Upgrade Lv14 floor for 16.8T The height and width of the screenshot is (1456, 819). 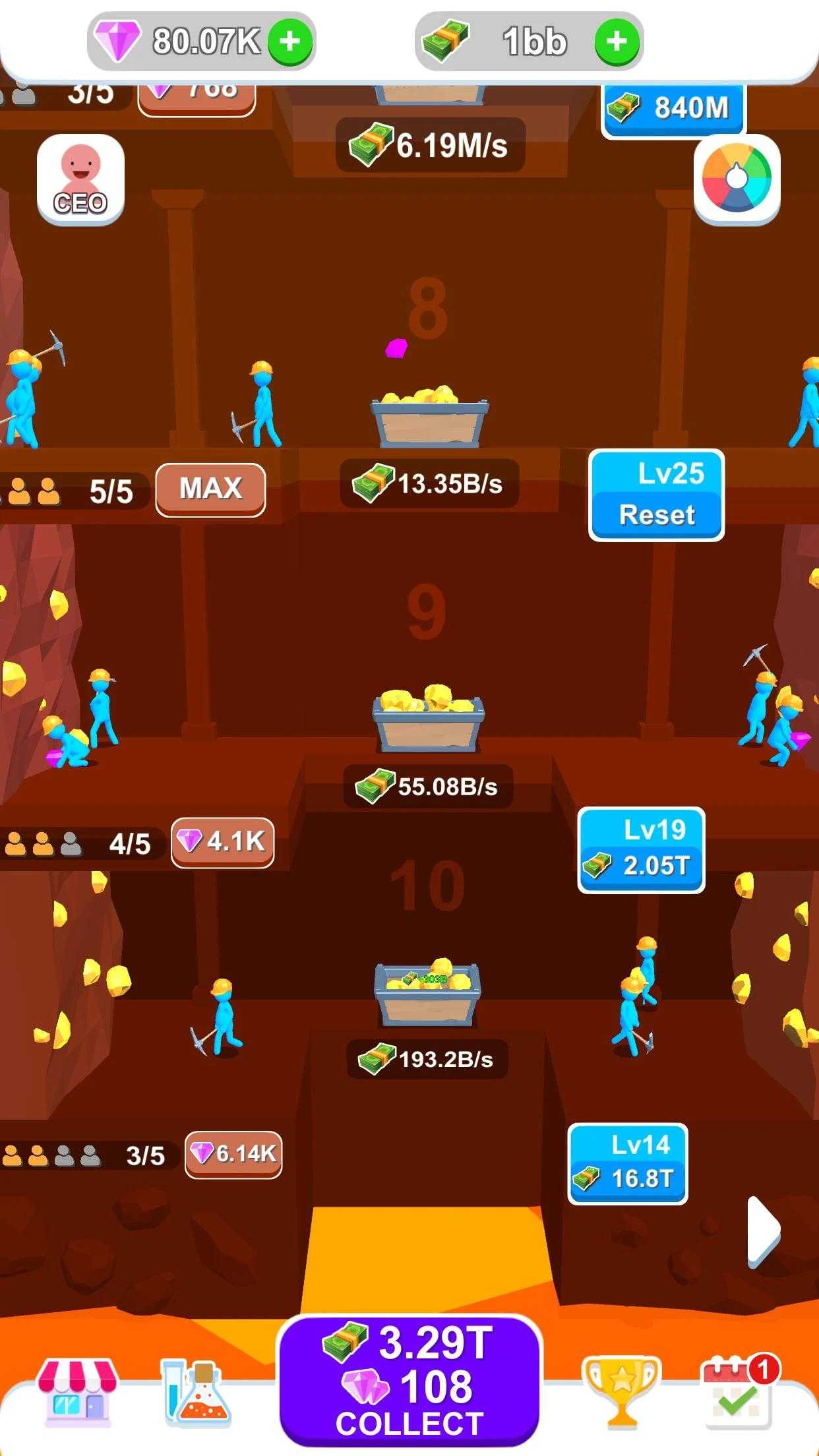627,1164
